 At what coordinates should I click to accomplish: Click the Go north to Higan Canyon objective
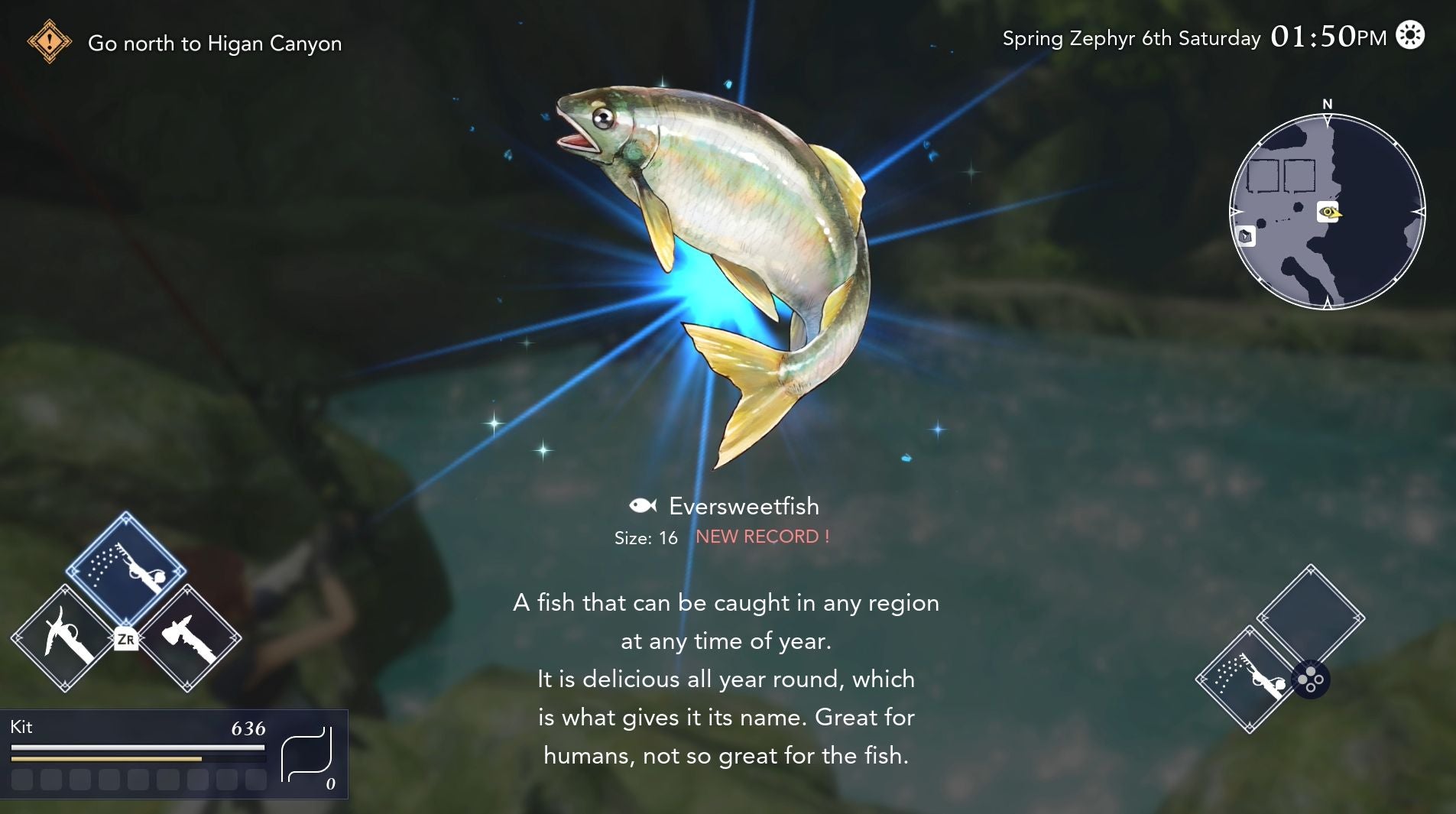pos(216,44)
